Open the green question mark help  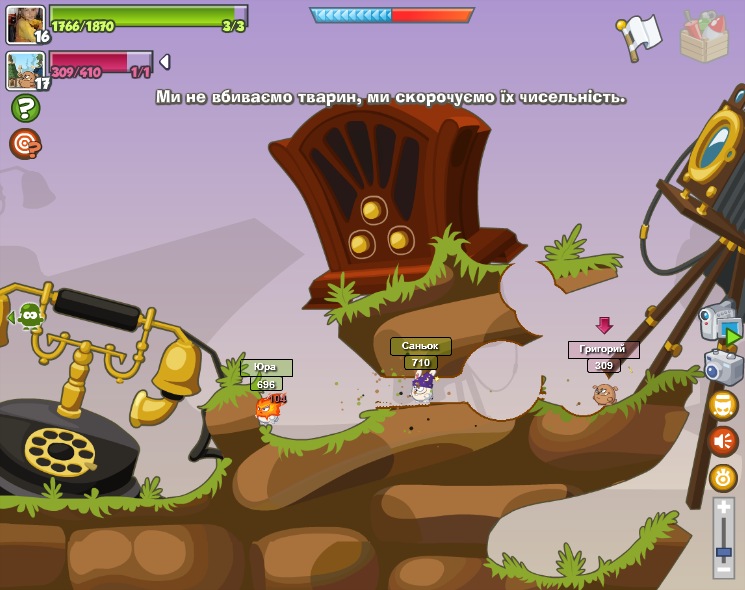pos(25,108)
